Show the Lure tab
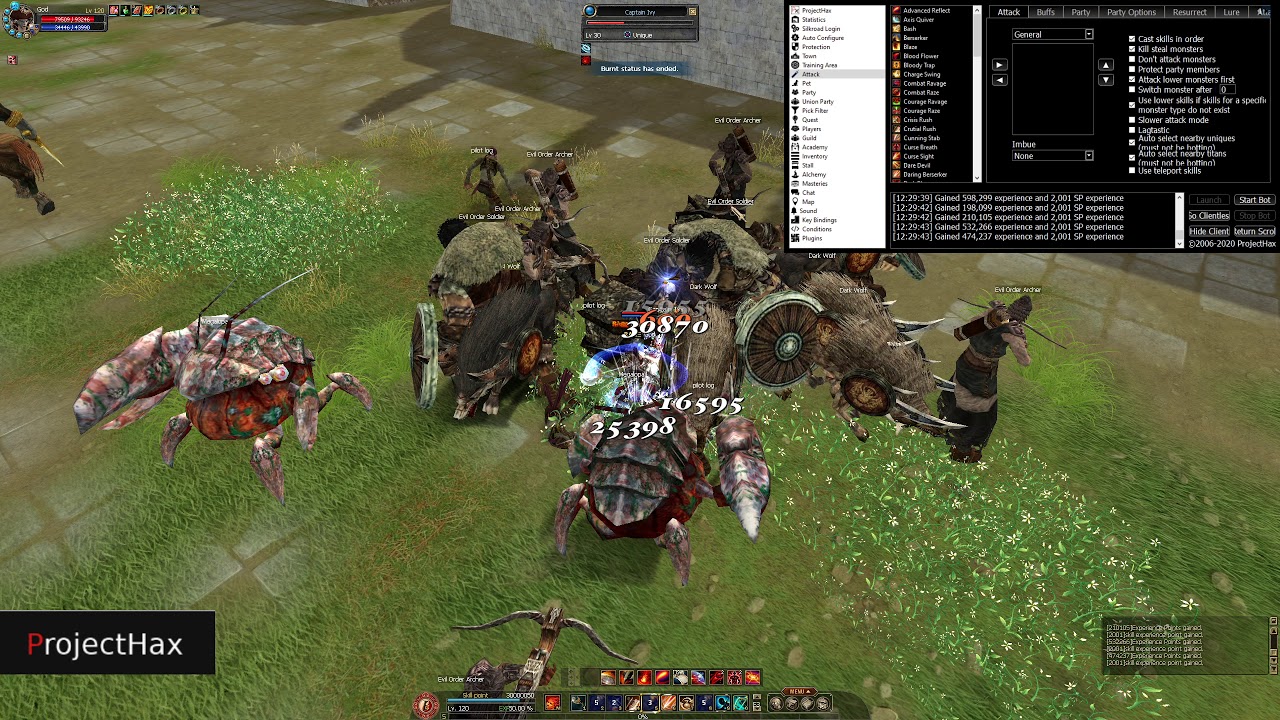The height and width of the screenshot is (720, 1280). coord(1231,12)
